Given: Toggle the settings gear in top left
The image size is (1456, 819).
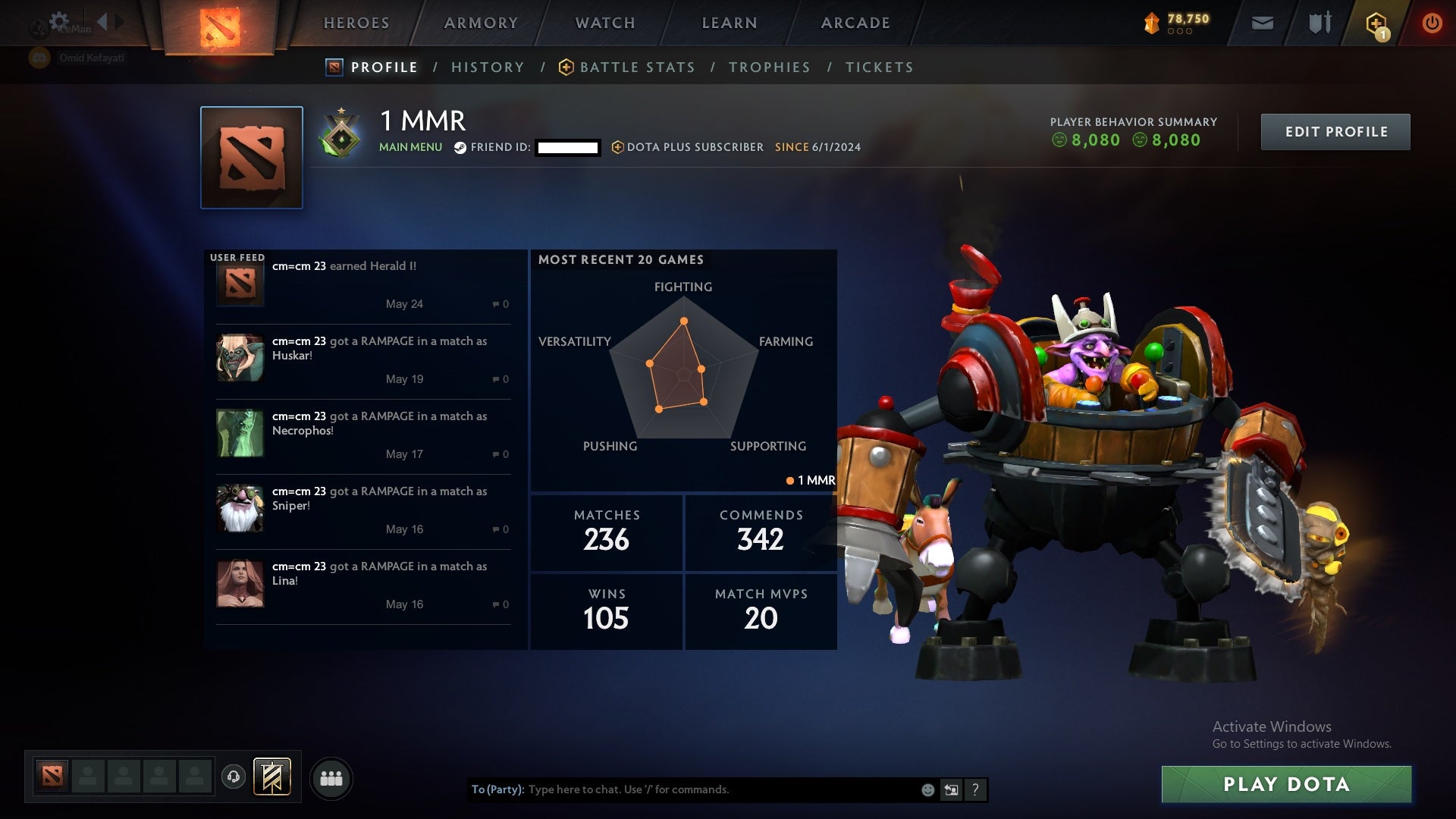Looking at the screenshot, I should tap(59, 23).
